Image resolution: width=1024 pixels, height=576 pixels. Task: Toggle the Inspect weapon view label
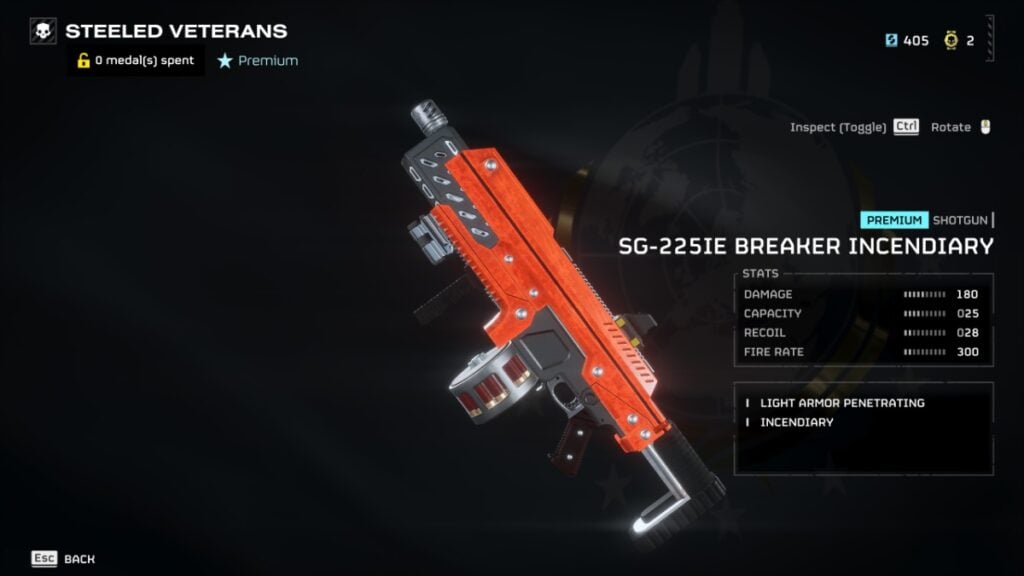[x=838, y=127]
